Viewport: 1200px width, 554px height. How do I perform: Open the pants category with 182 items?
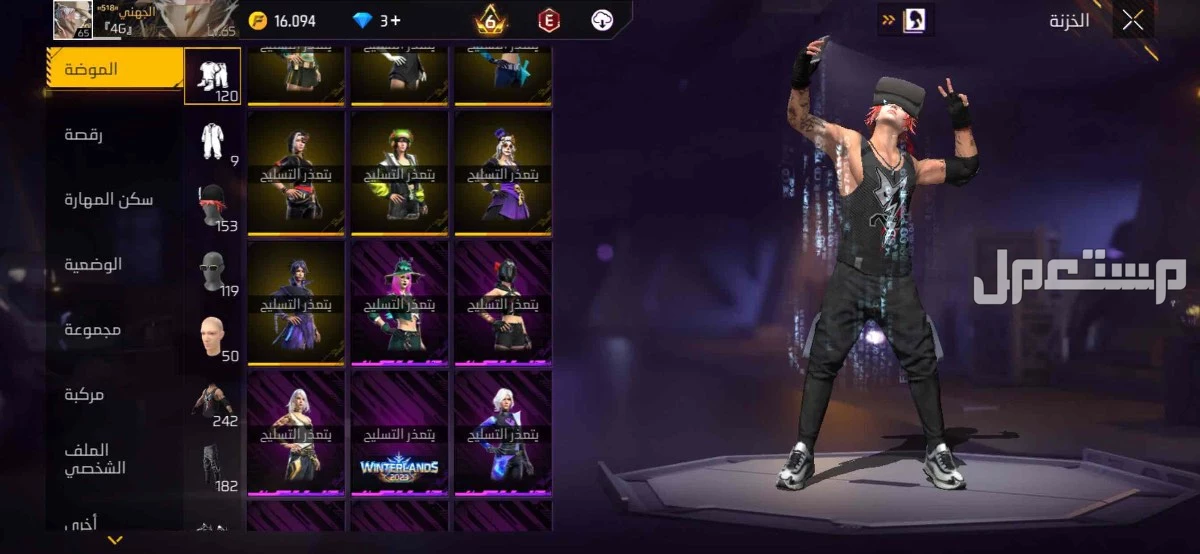pyautogui.click(x=212, y=465)
